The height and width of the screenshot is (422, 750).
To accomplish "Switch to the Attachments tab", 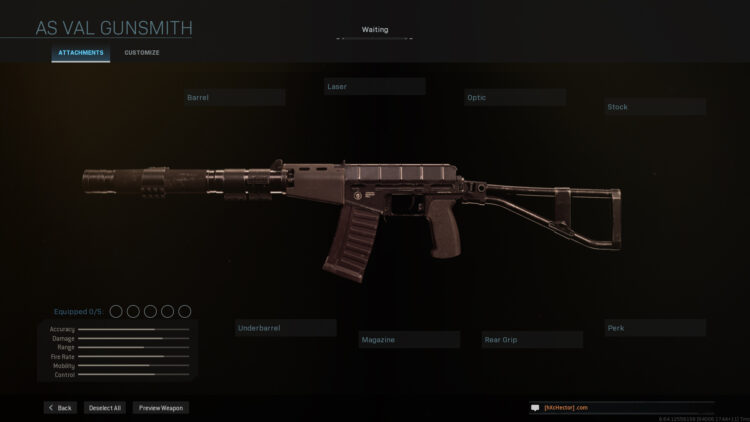I will click(81, 52).
